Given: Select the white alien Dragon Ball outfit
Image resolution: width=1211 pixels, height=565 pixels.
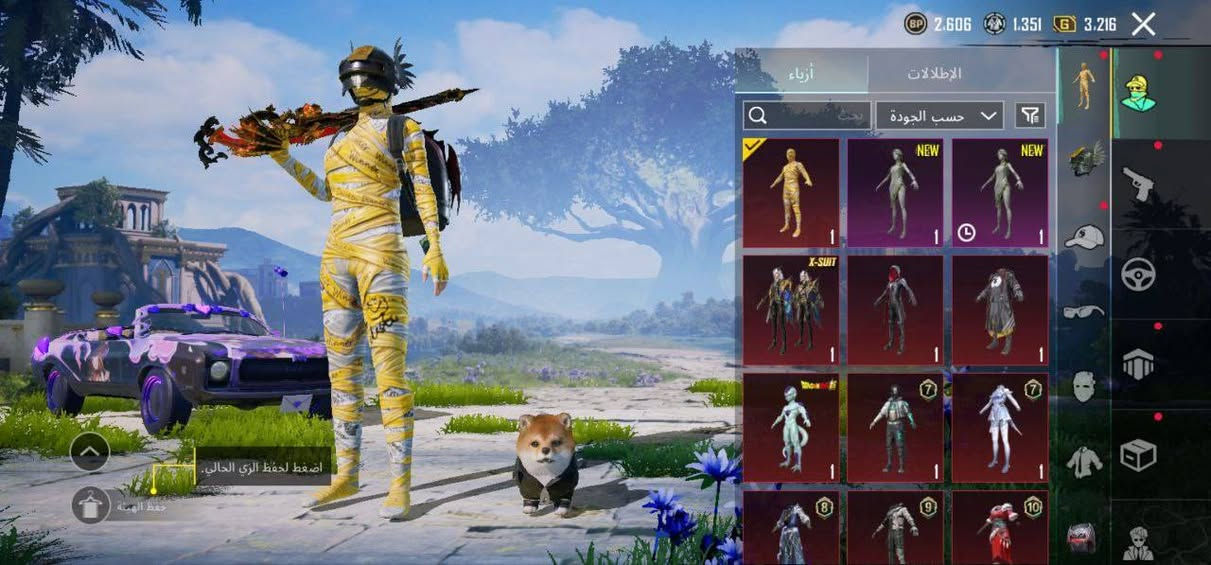Looking at the screenshot, I should click(791, 428).
